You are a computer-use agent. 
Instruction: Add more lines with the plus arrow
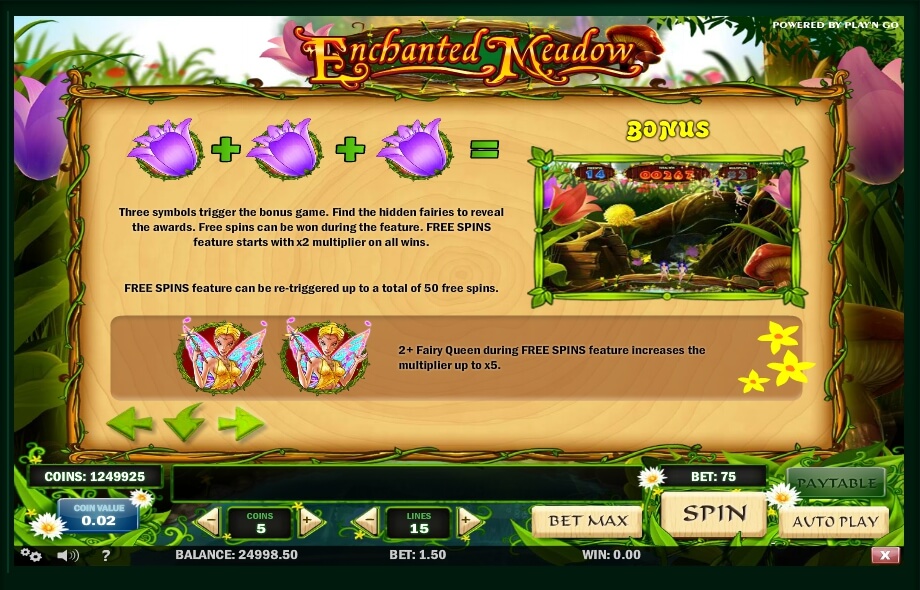(x=469, y=521)
